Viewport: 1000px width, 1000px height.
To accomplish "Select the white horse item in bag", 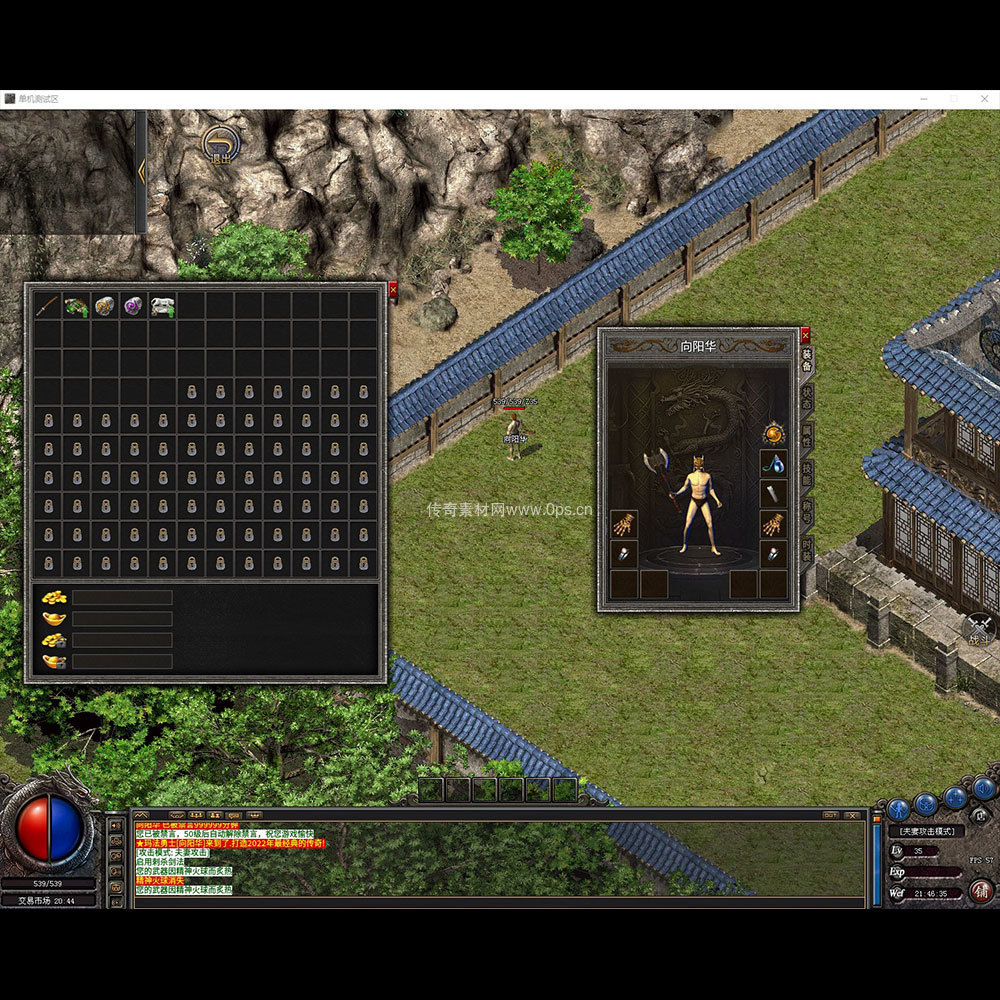I will 162,305.
